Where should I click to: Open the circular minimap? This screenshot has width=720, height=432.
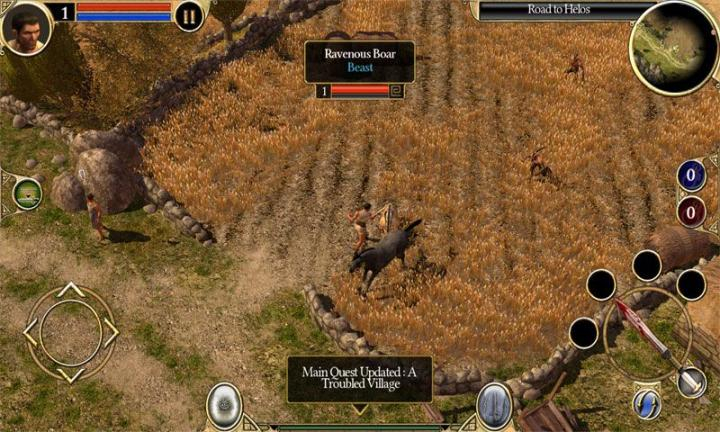[x=673, y=46]
